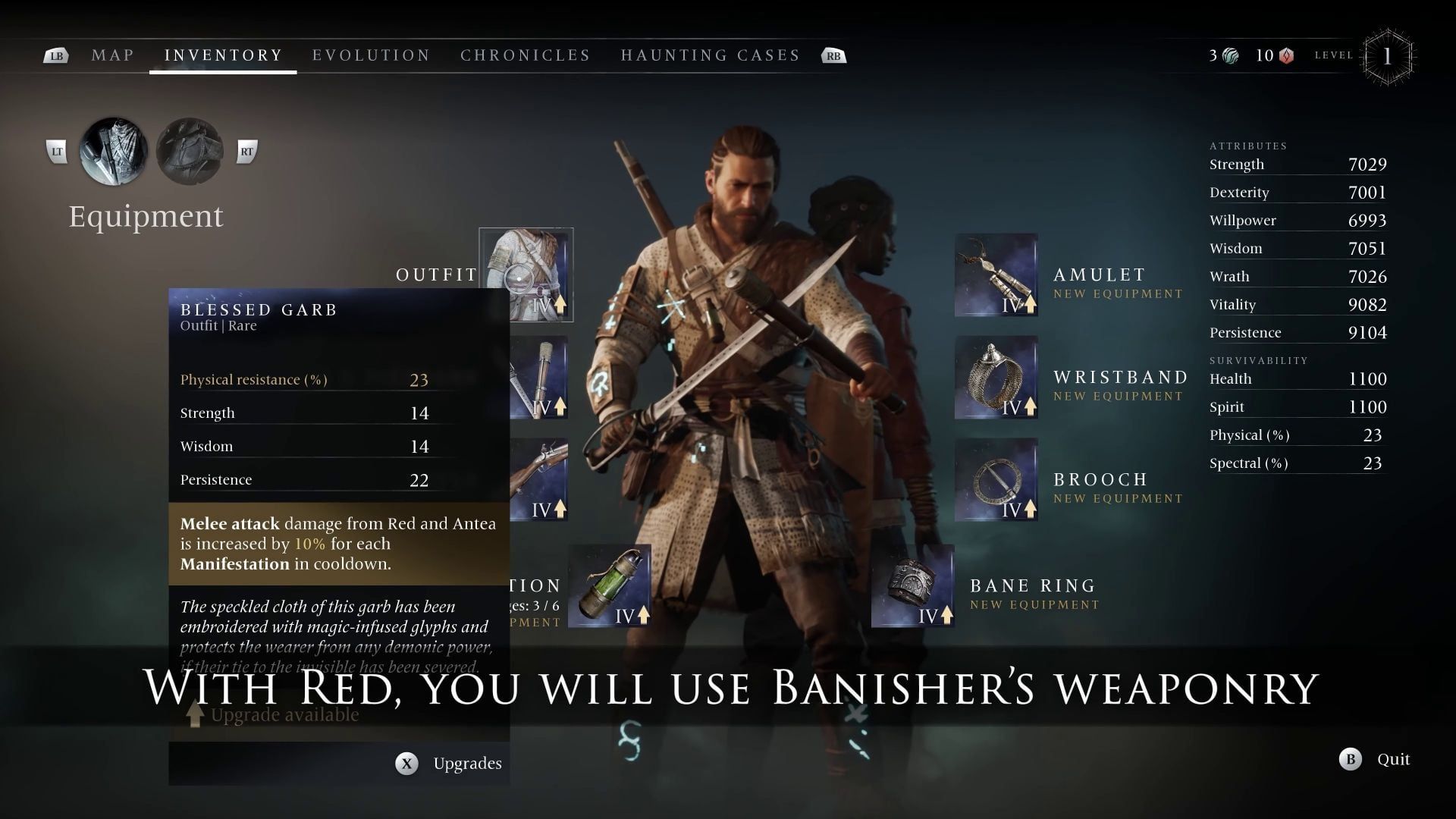Open the Chronicles menu tab
This screenshot has height=819, width=1456.
point(525,55)
